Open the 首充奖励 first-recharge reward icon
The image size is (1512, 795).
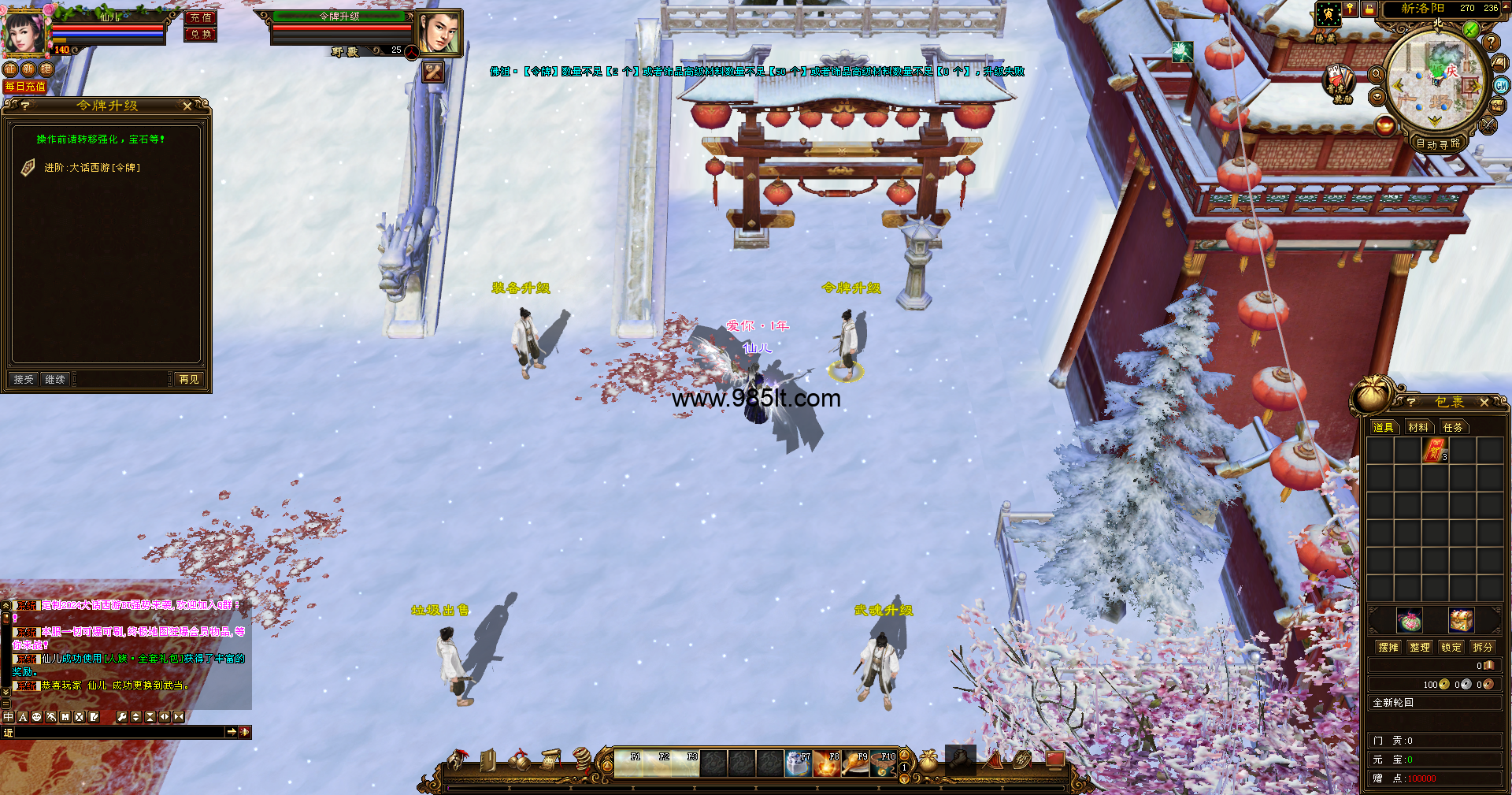point(1337,82)
